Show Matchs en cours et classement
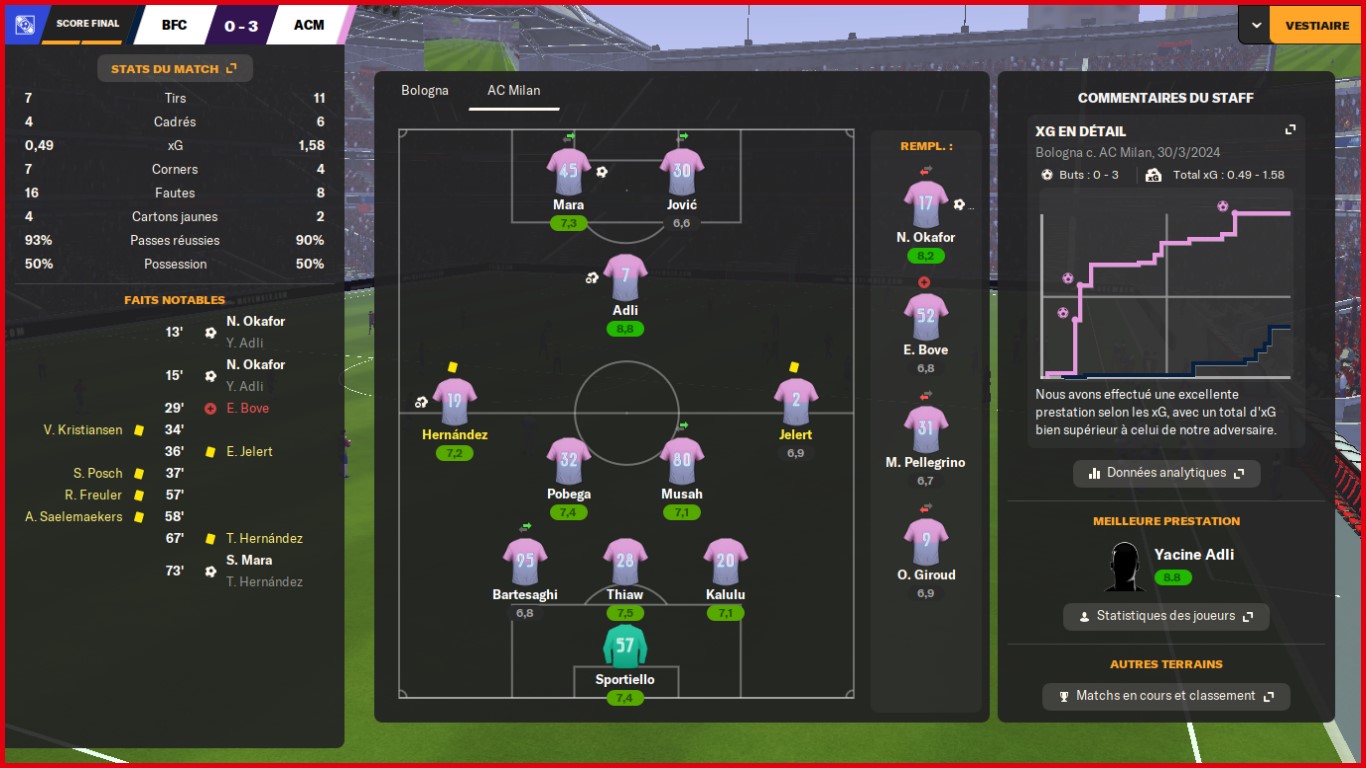Viewport: 1366px width, 768px height. click(x=1166, y=696)
